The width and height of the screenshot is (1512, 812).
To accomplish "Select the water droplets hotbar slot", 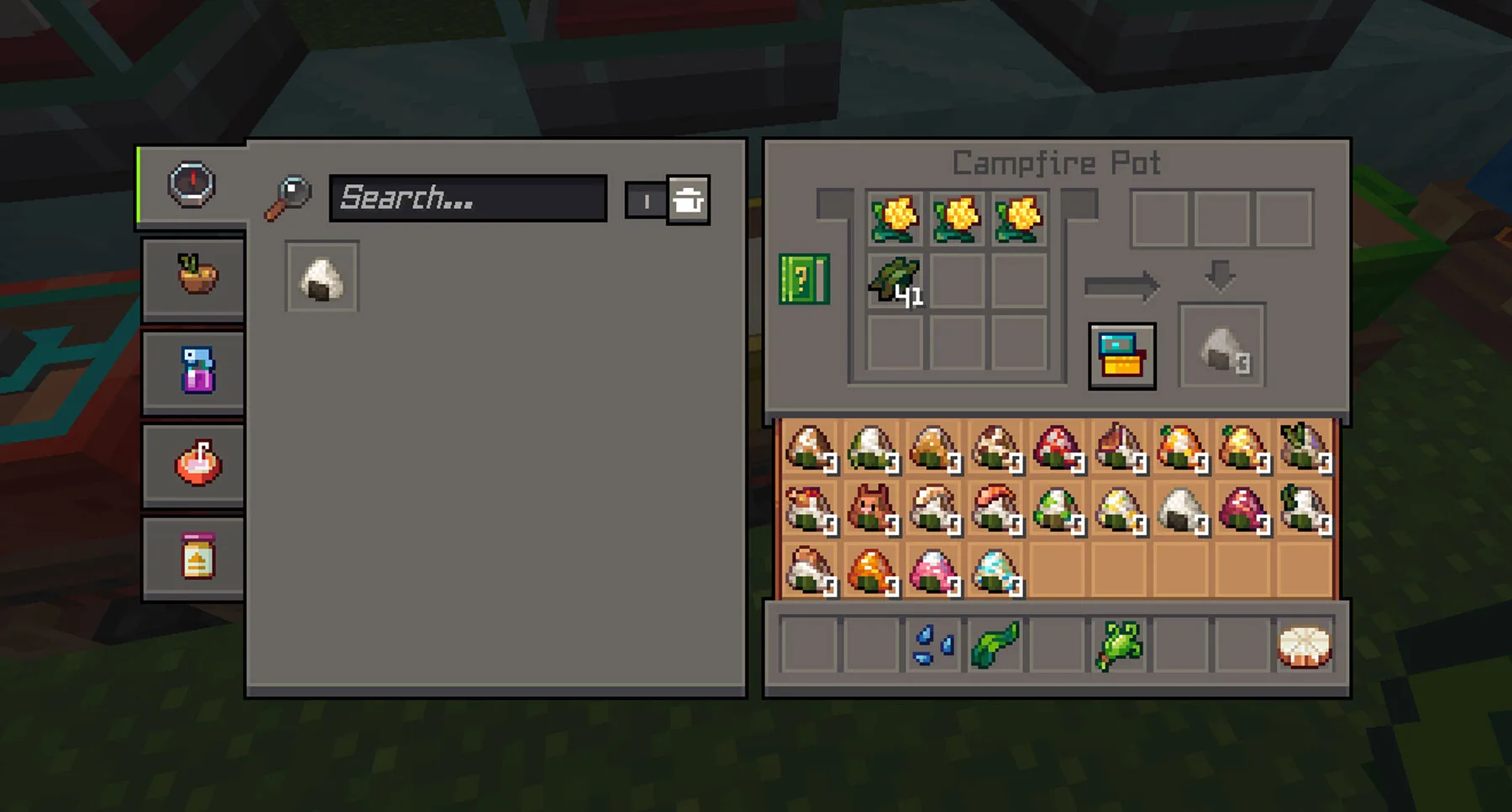I will (932, 645).
